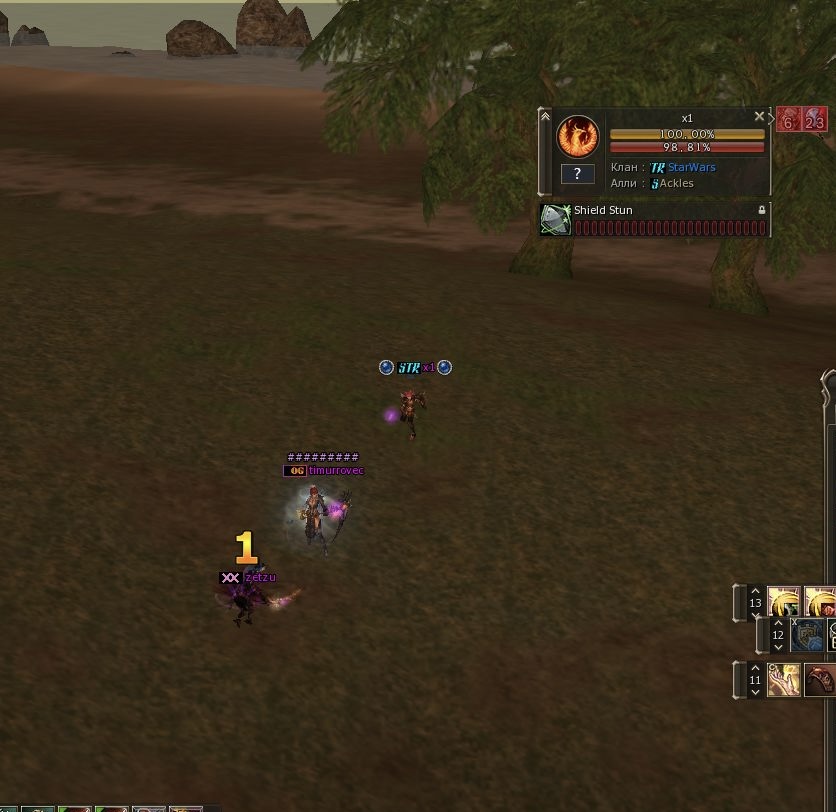The image size is (836, 812).
Task: Toggle the lock on the Shield Stun bar
Action: click(x=762, y=210)
